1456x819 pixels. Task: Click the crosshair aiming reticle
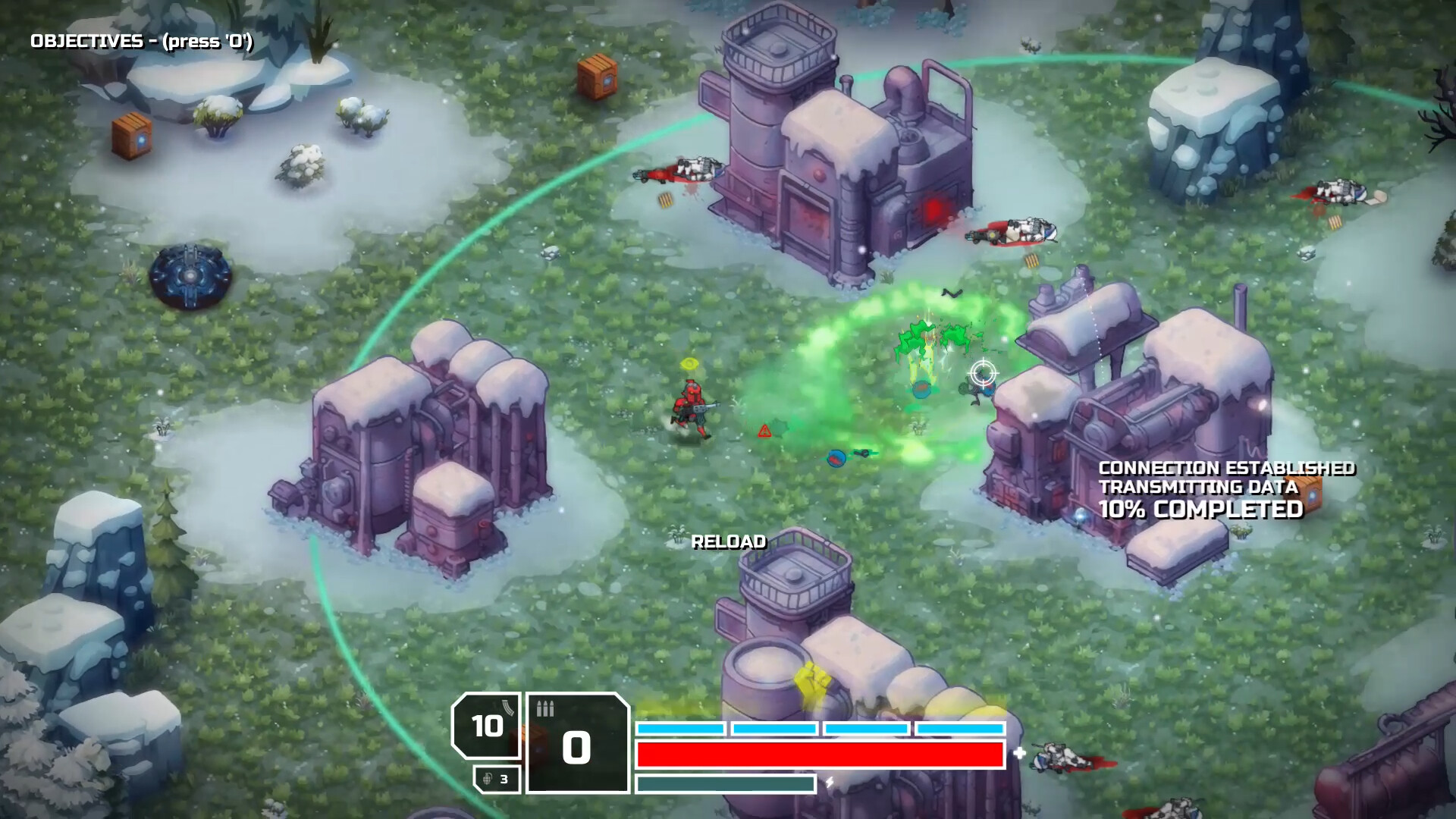982,372
